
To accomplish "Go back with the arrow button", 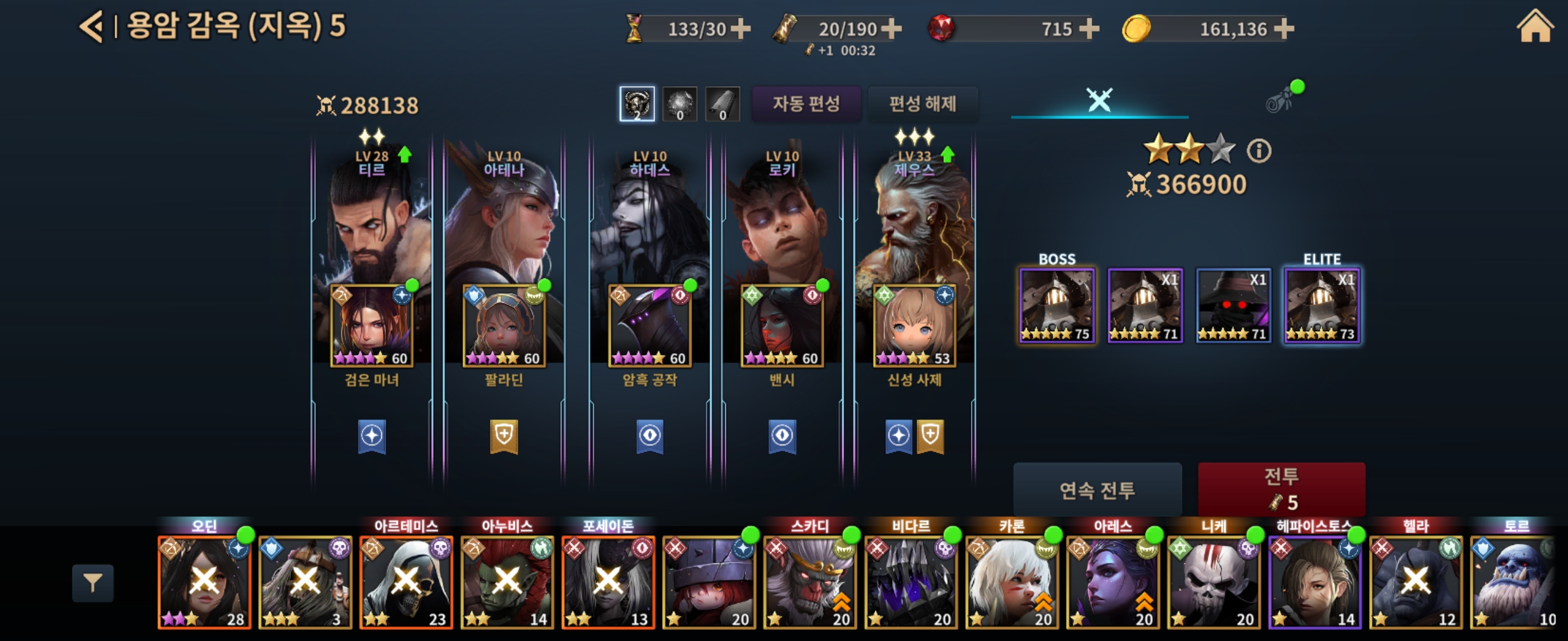I will [93, 27].
